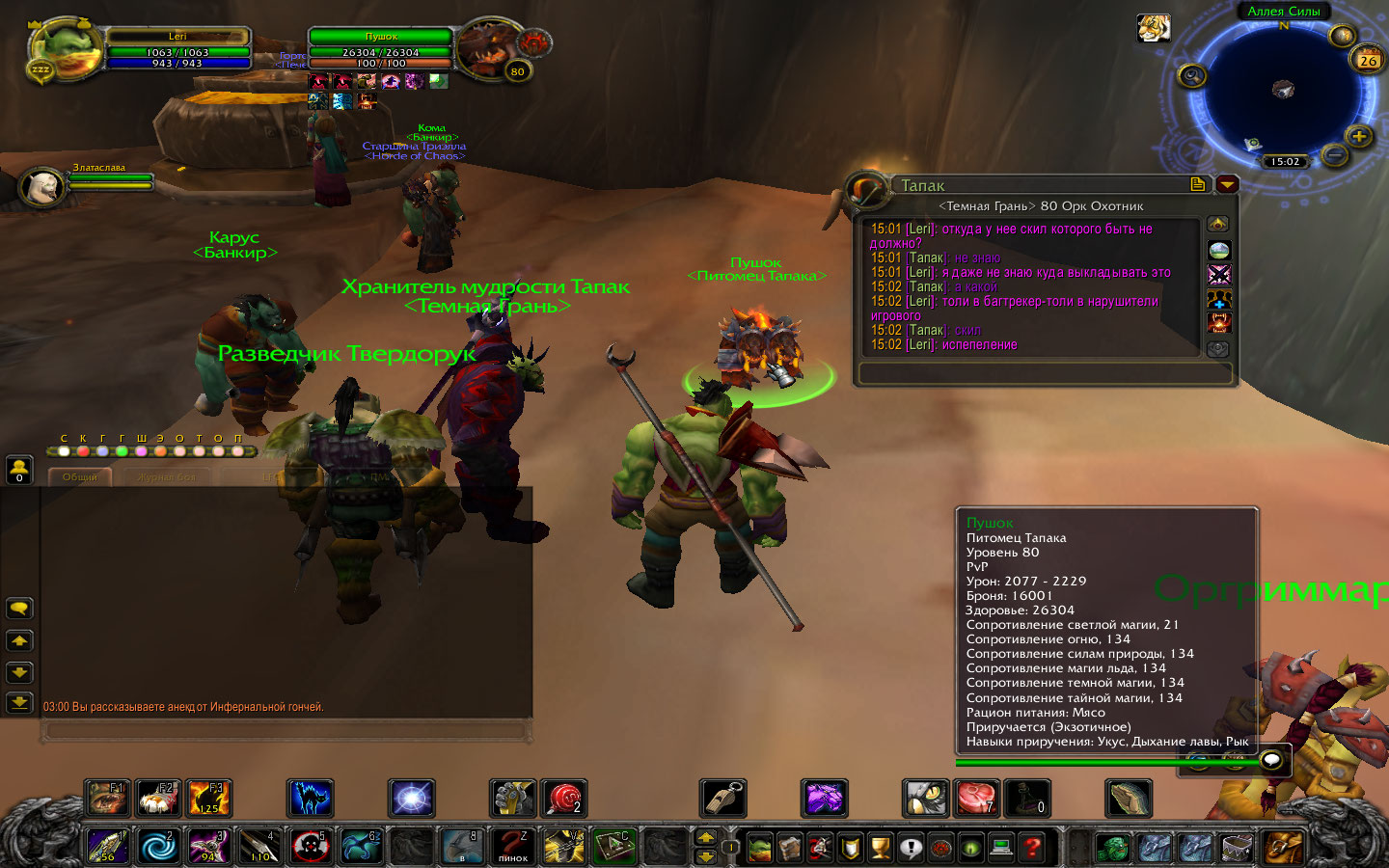Viewport: 1389px width, 868px height.
Task: Type in the Тапак whisper input box
Action: tap(1045, 373)
